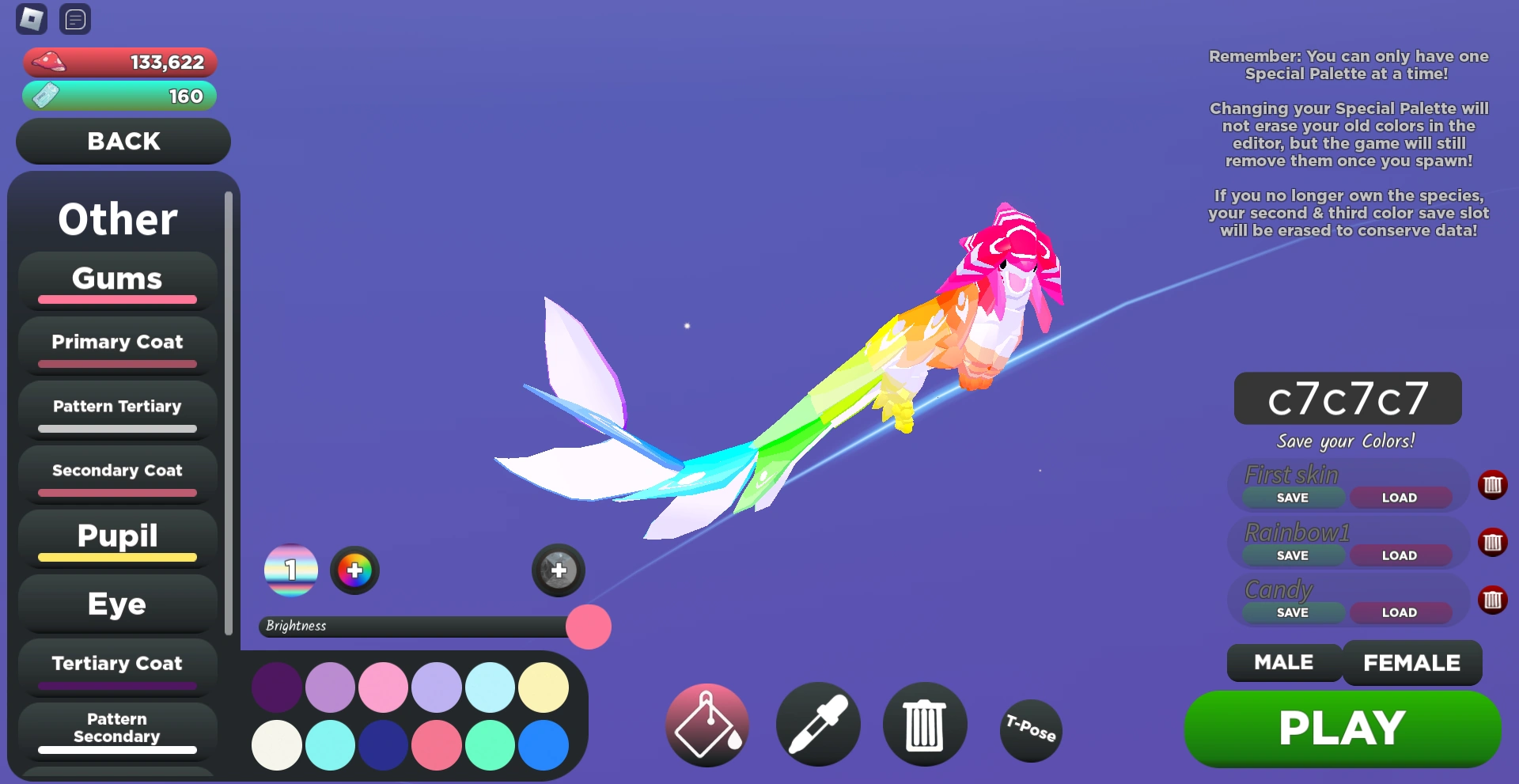This screenshot has width=1519, height=784.
Task: Click the trash can to reset colors
Action: point(924,724)
